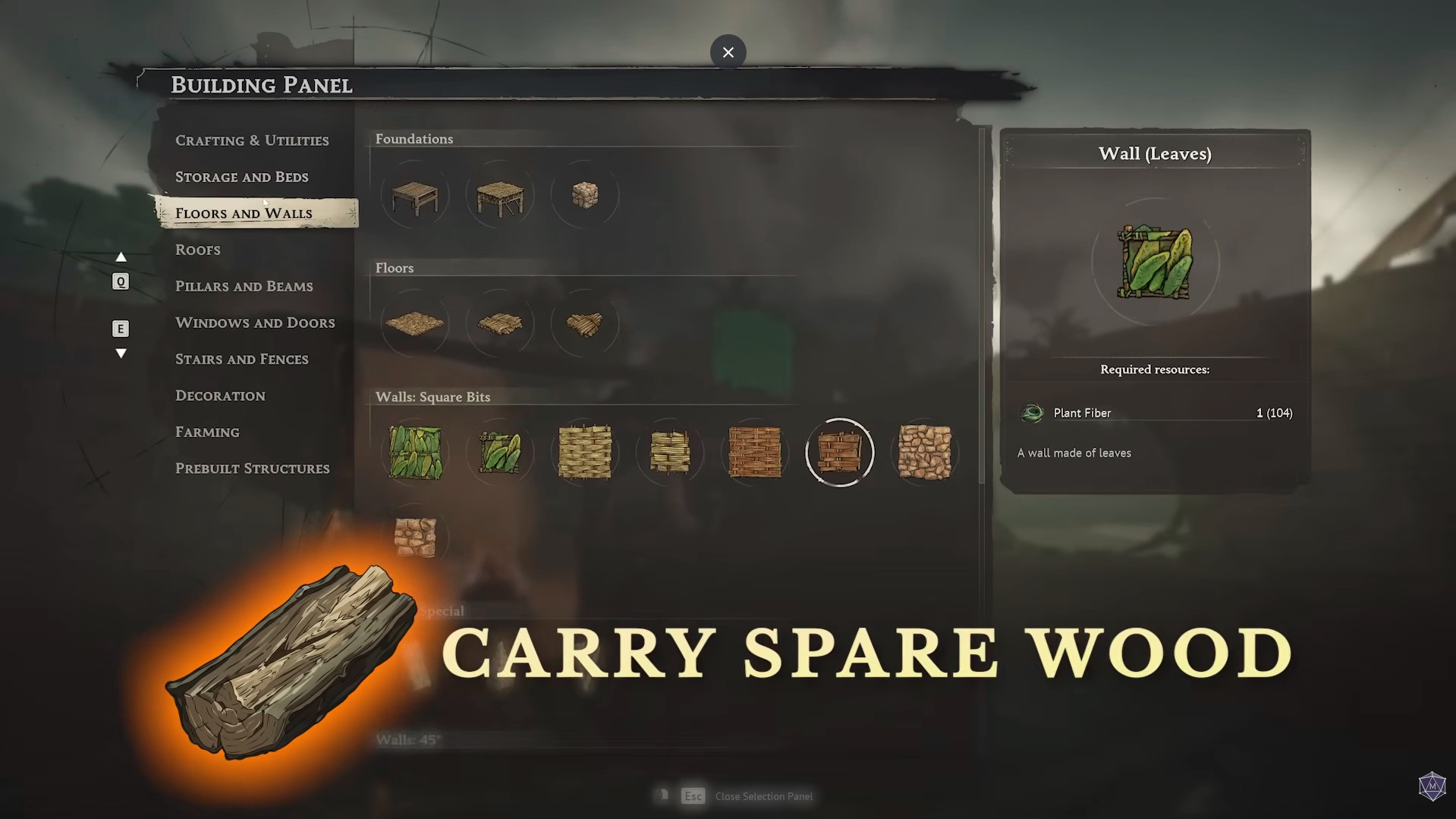Select the bamboo foundation icon

click(x=500, y=195)
